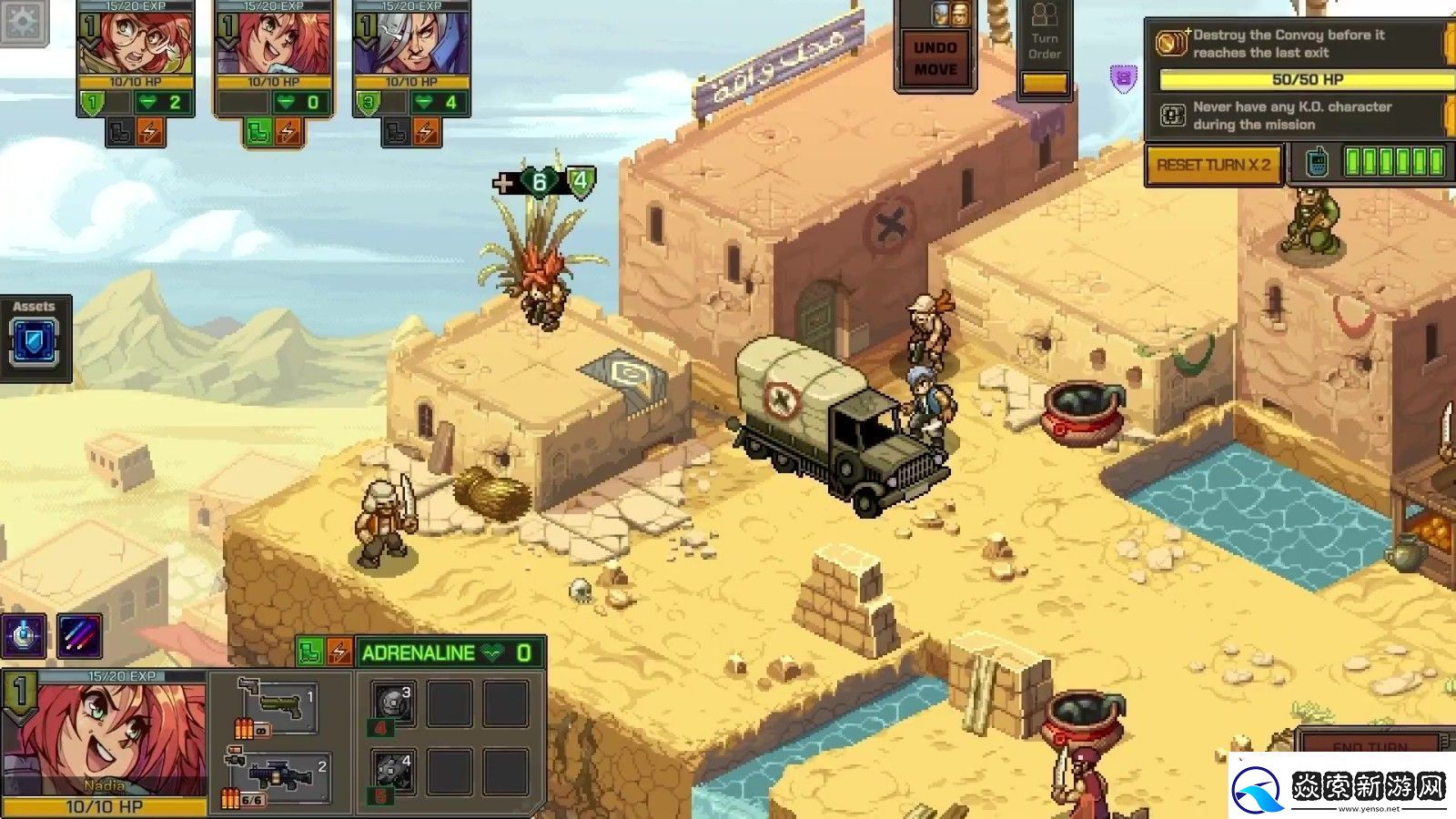Open the Turn Order panel
Screen dimensions: 1456x819
(x=1045, y=45)
